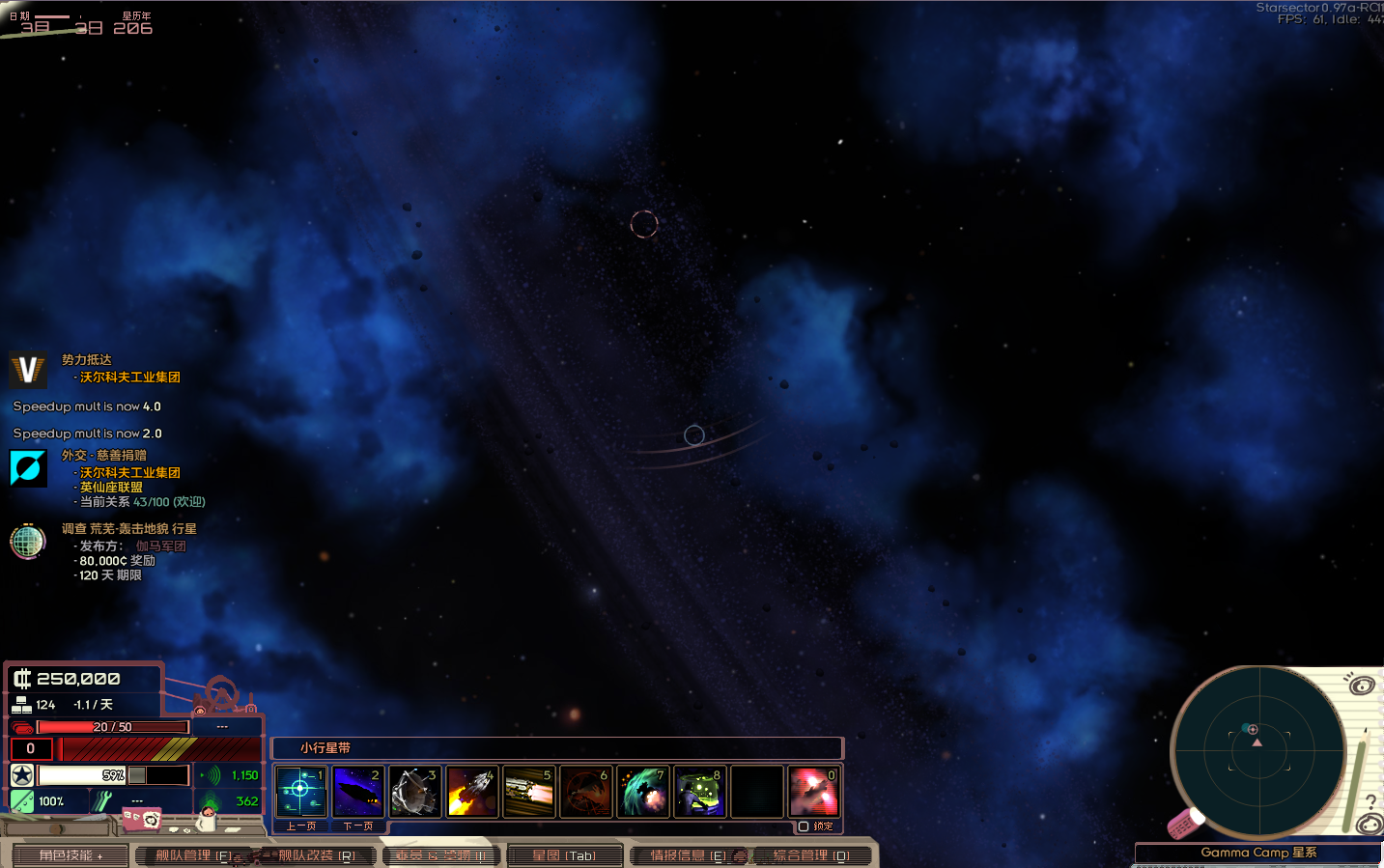This screenshot has width=1384, height=868.
Task: Open the 星图 star map tab
Action: pos(564,855)
